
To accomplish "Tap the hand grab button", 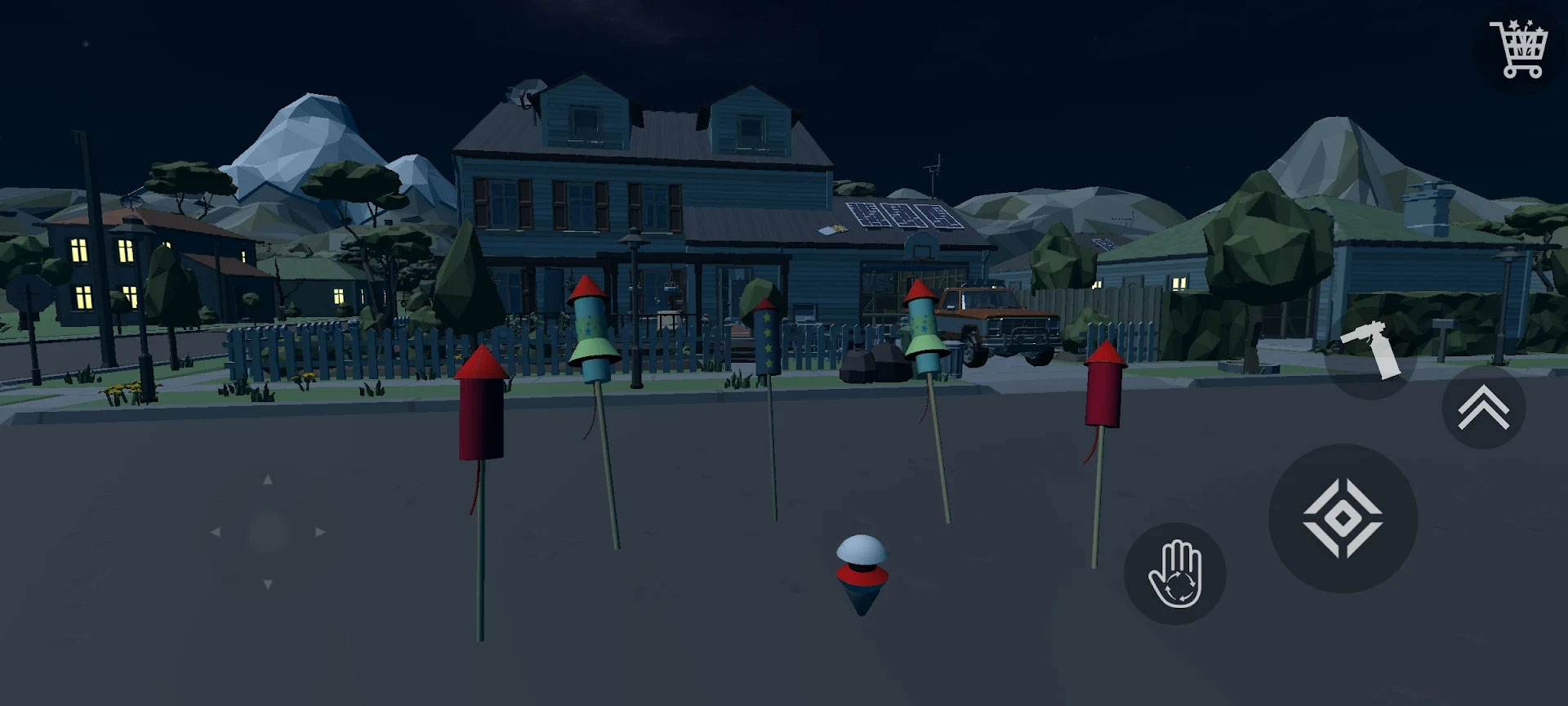I will tap(1174, 574).
